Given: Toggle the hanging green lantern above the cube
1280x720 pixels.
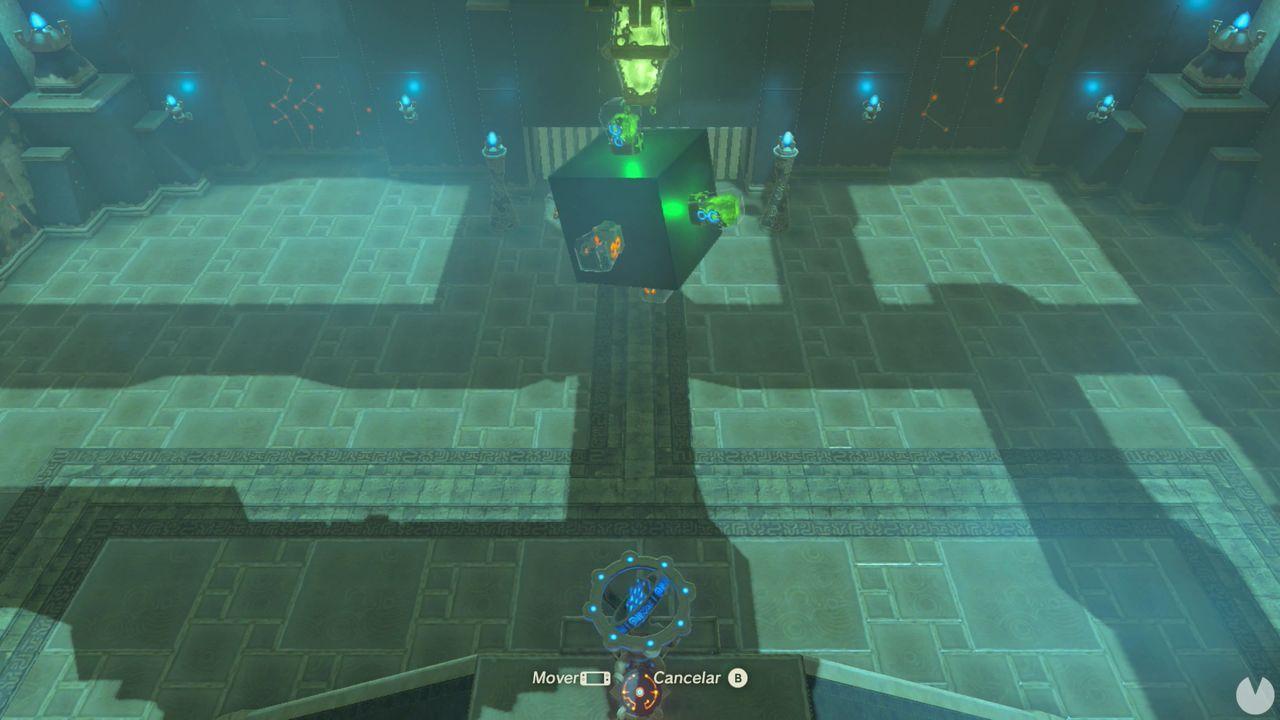Looking at the screenshot, I should tap(640, 45).
